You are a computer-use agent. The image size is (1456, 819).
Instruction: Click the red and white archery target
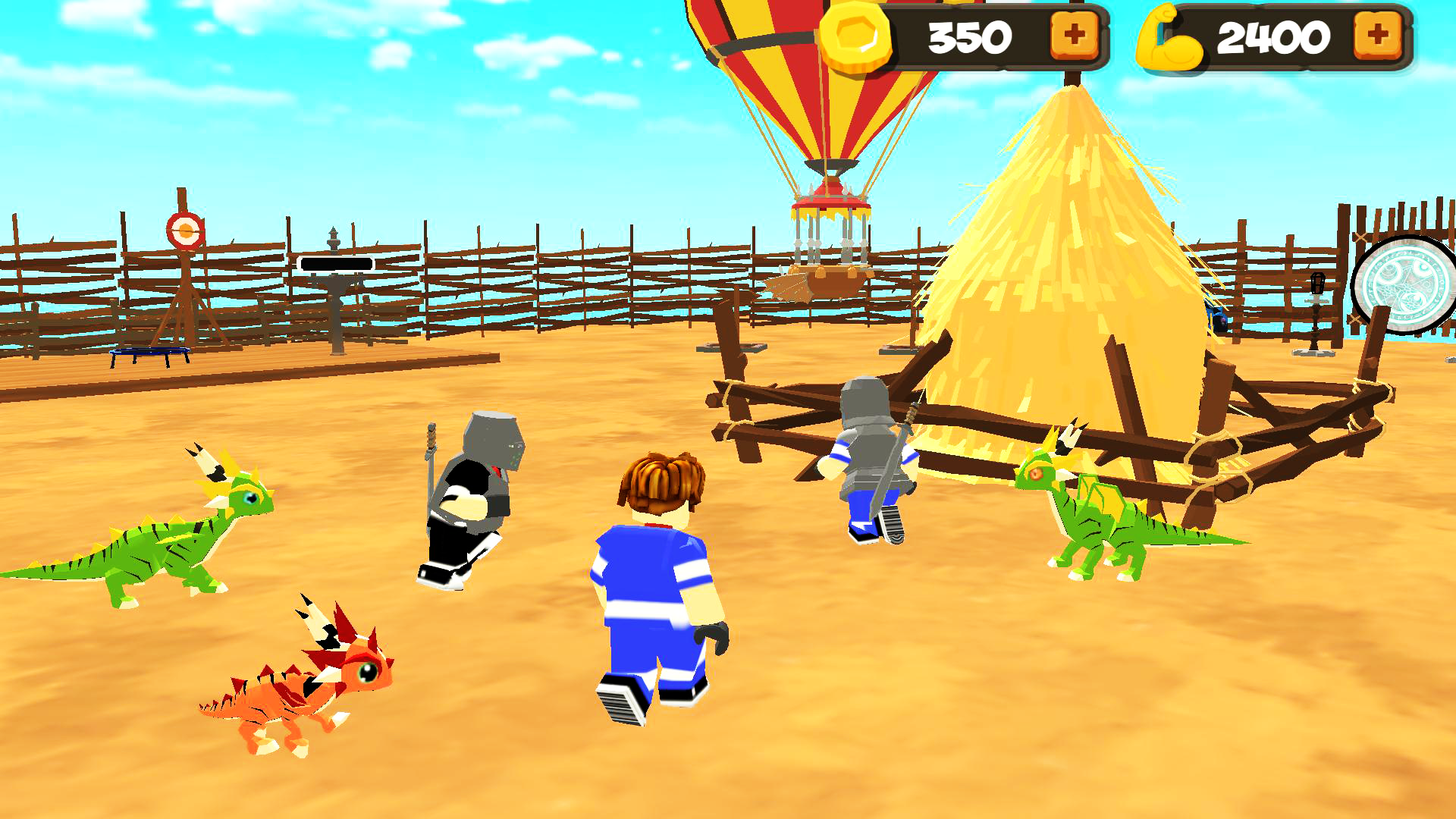[184, 229]
